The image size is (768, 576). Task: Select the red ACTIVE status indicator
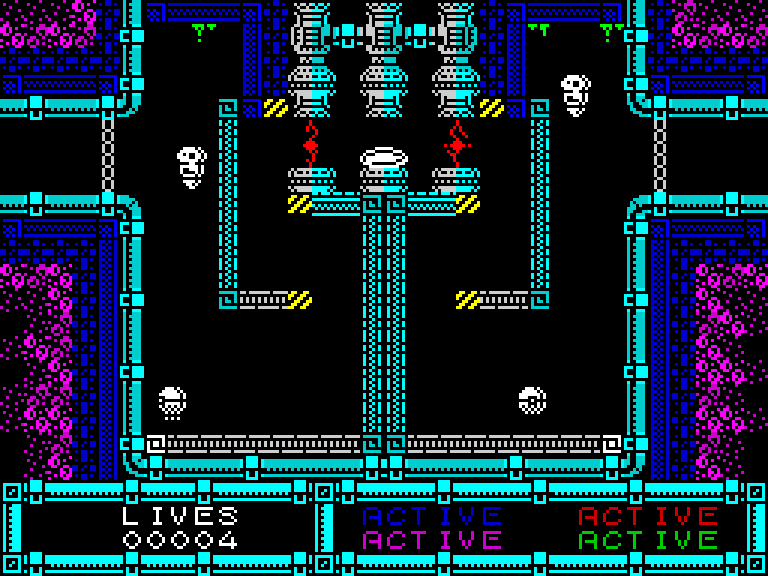(648, 516)
